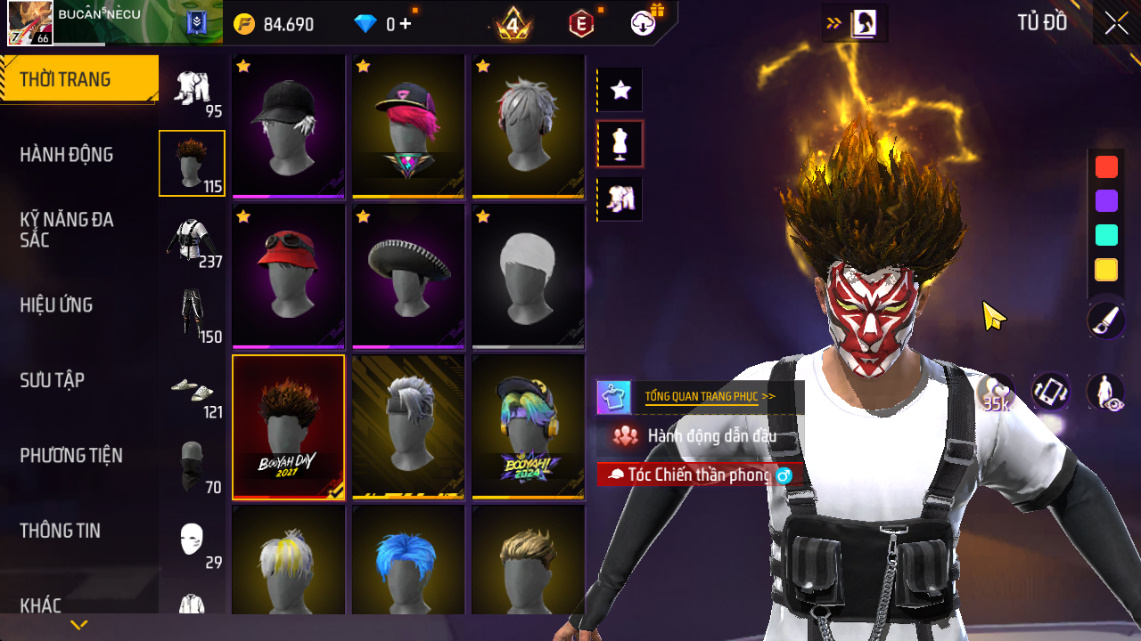Close the wardrobe with the X button
This screenshot has height=641, width=1141.
pos(1116,24)
